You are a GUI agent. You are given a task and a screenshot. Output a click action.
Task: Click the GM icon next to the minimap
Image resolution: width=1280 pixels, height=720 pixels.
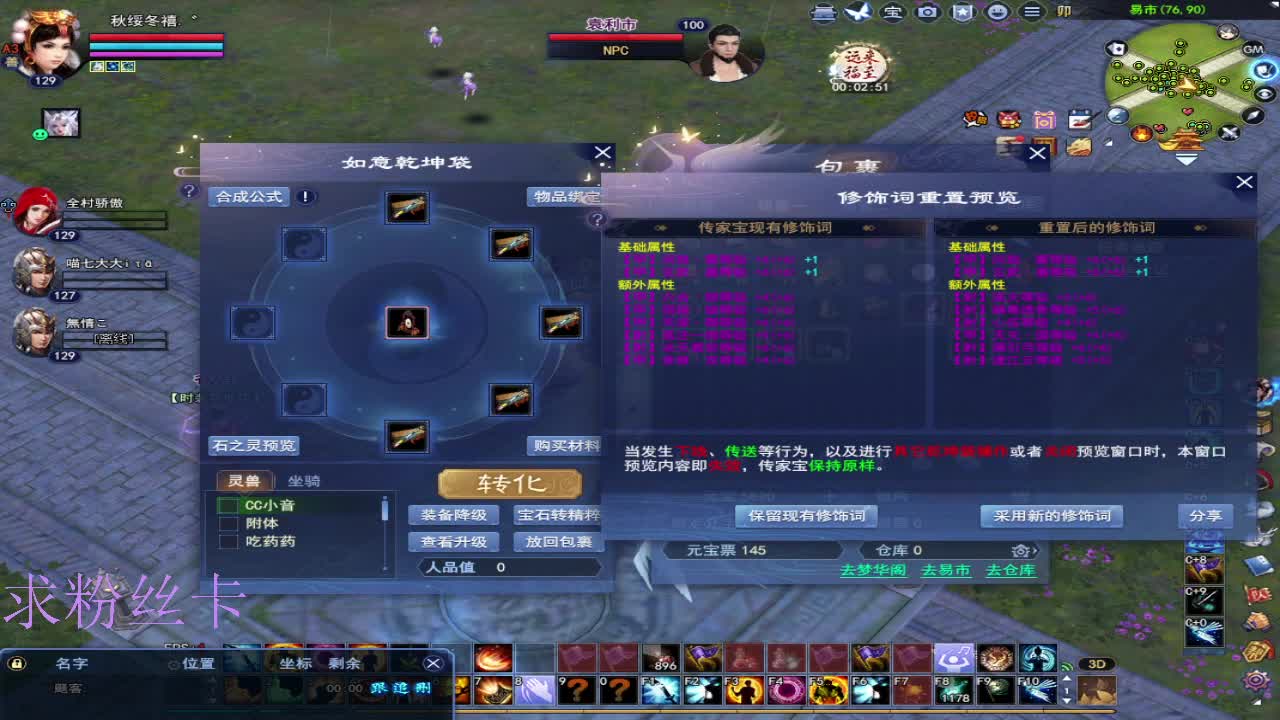(1253, 49)
